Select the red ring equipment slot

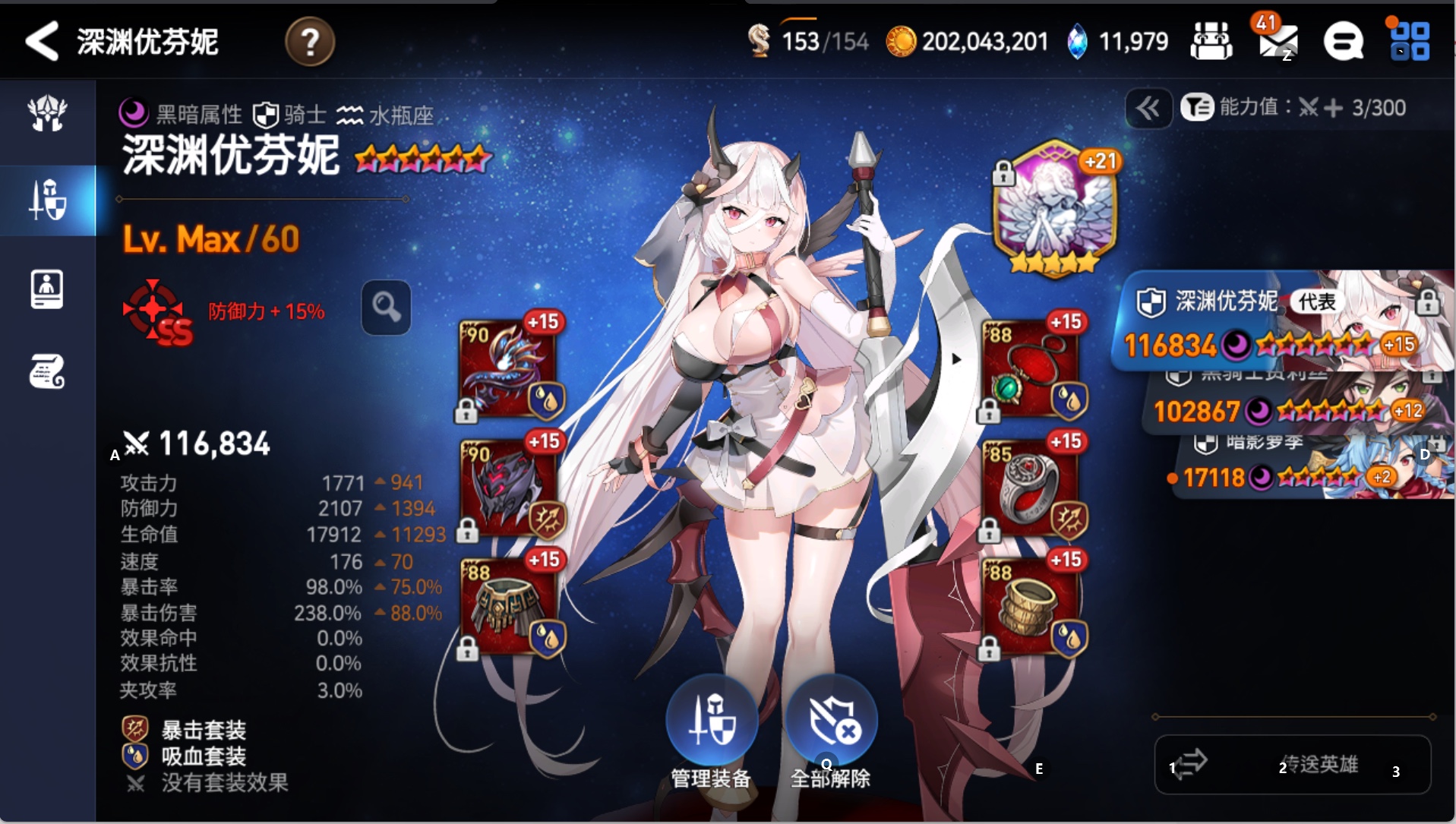point(1031,487)
